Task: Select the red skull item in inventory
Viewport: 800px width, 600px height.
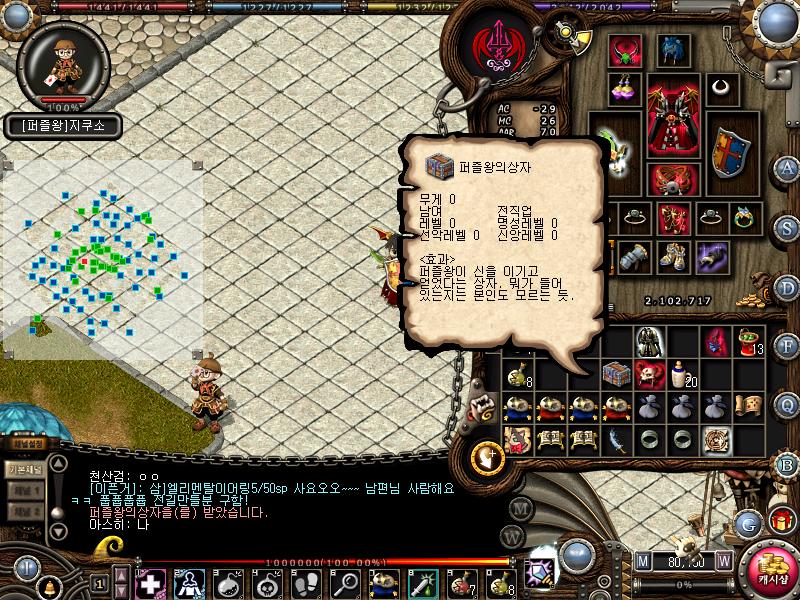Action: coord(651,374)
